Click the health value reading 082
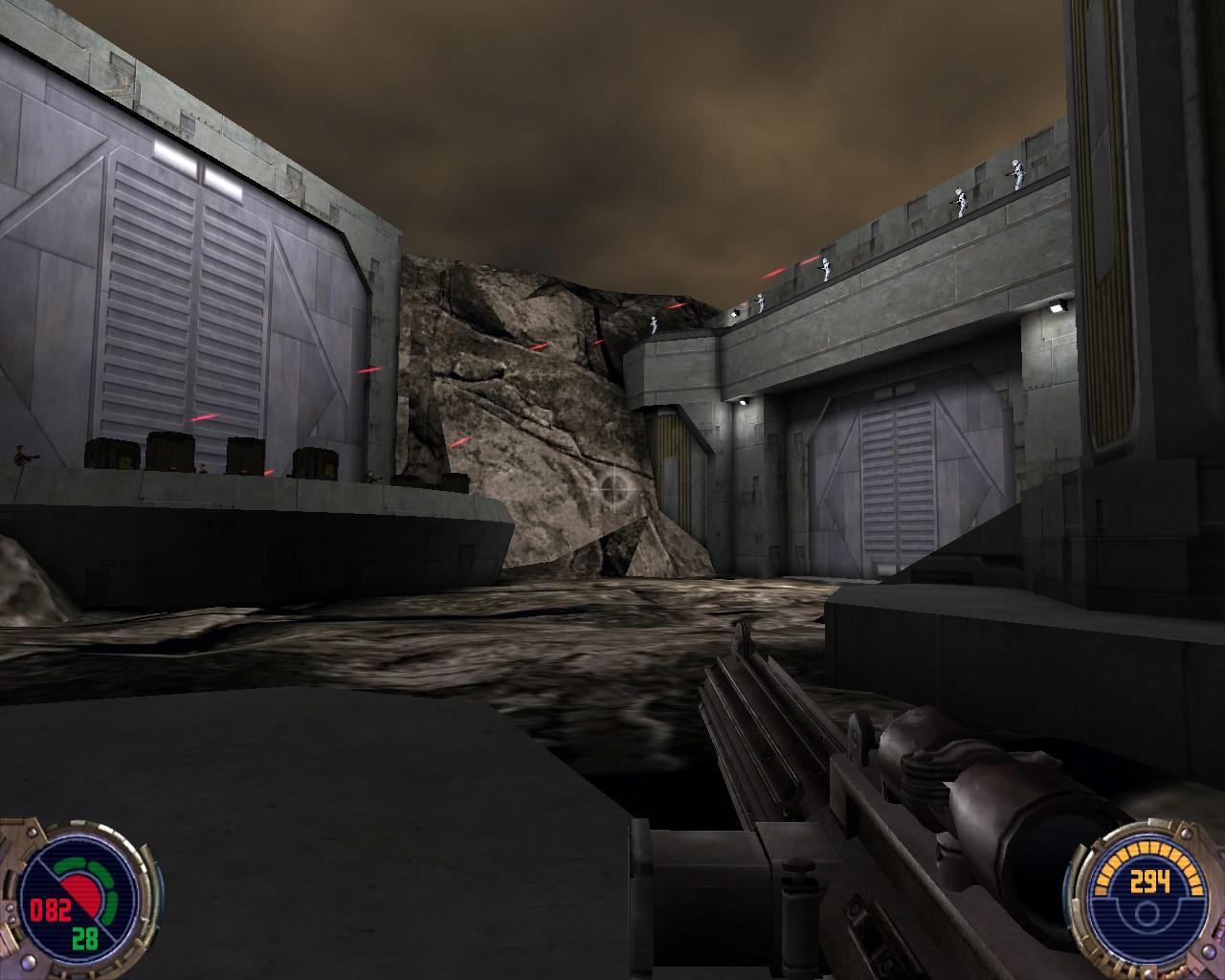Image resolution: width=1225 pixels, height=980 pixels. (52, 910)
